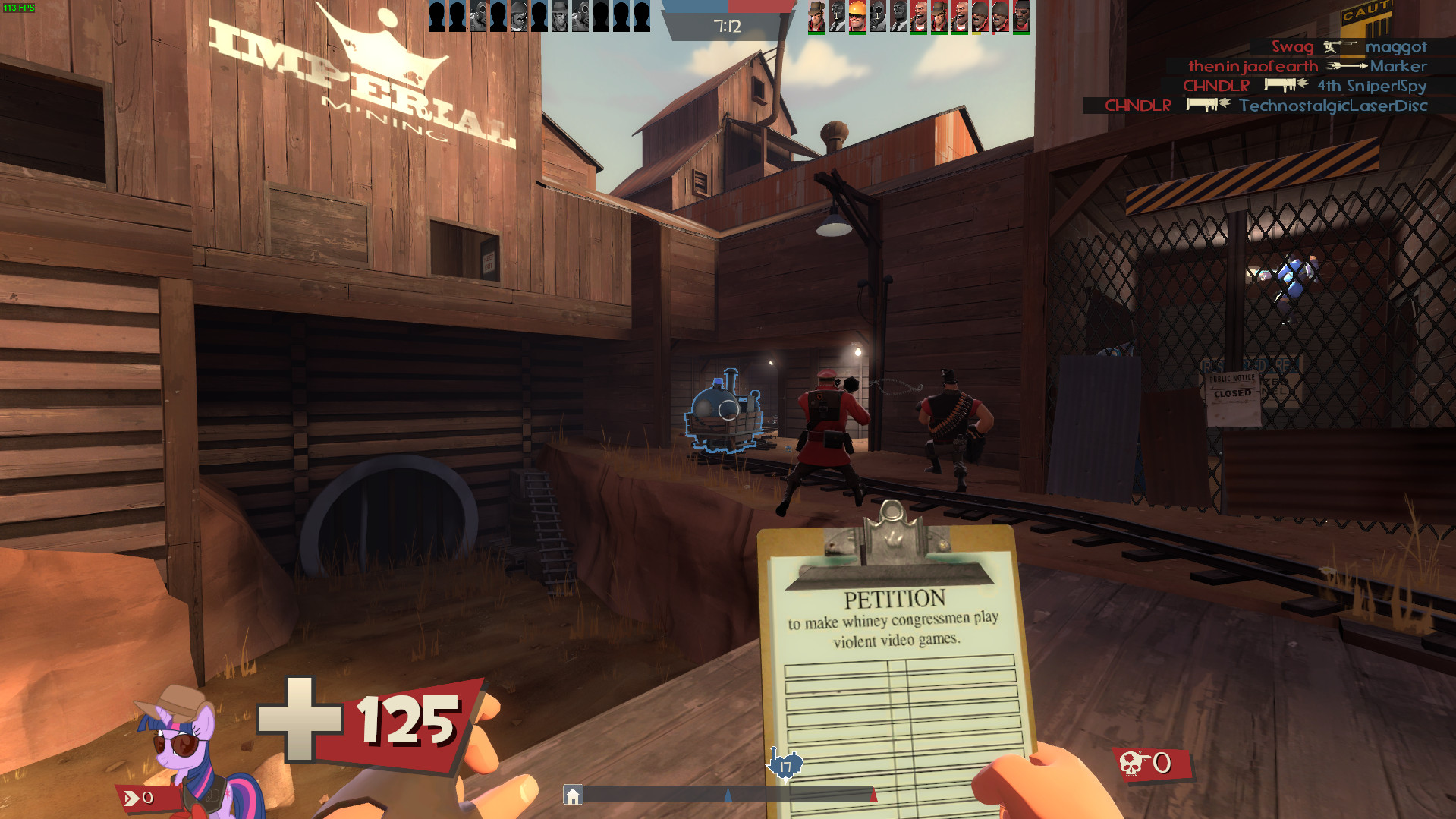Expand the kill feed entry naming 4th Sniper!Spy
The width and height of the screenshot is (1456, 819).
coord(1370,87)
